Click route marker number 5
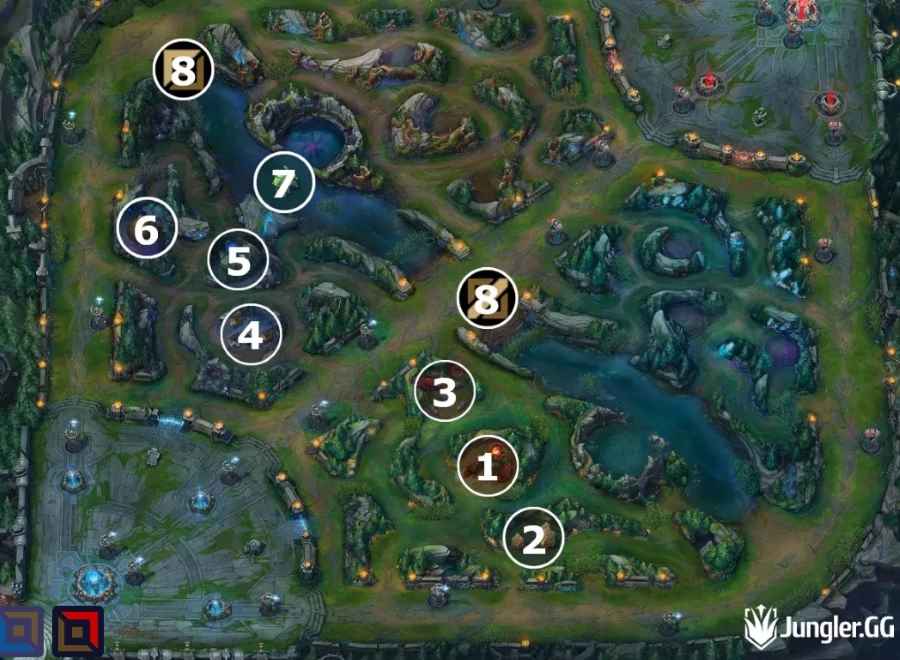The image size is (900, 660). click(238, 261)
